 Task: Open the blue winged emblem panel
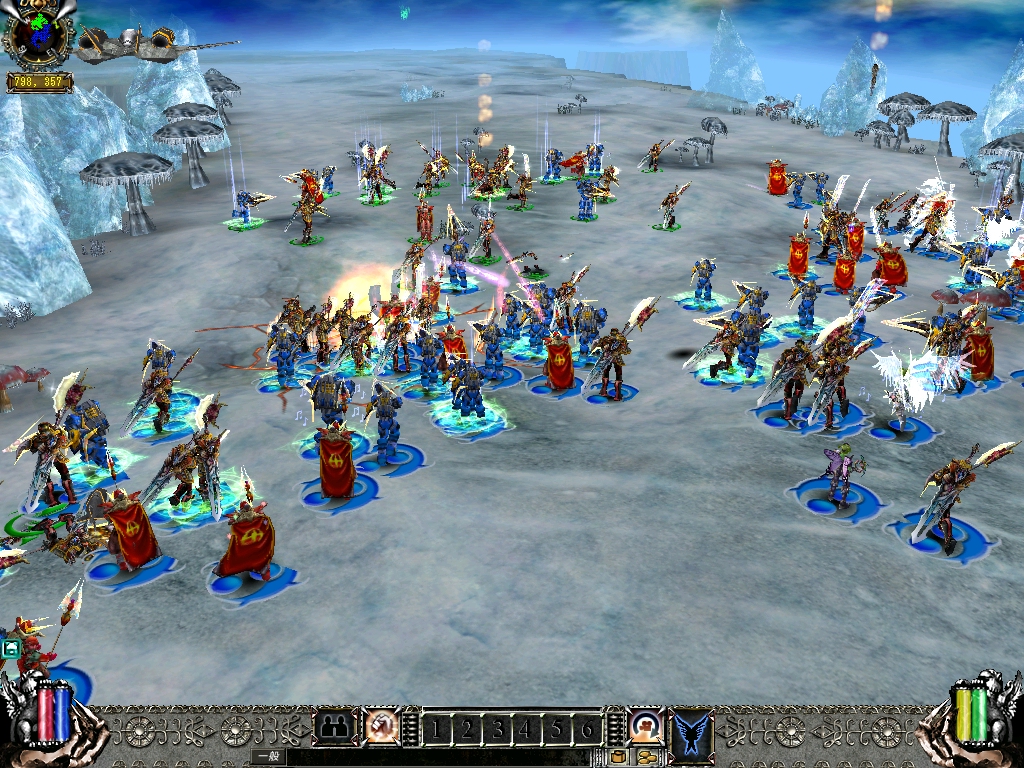[691, 731]
